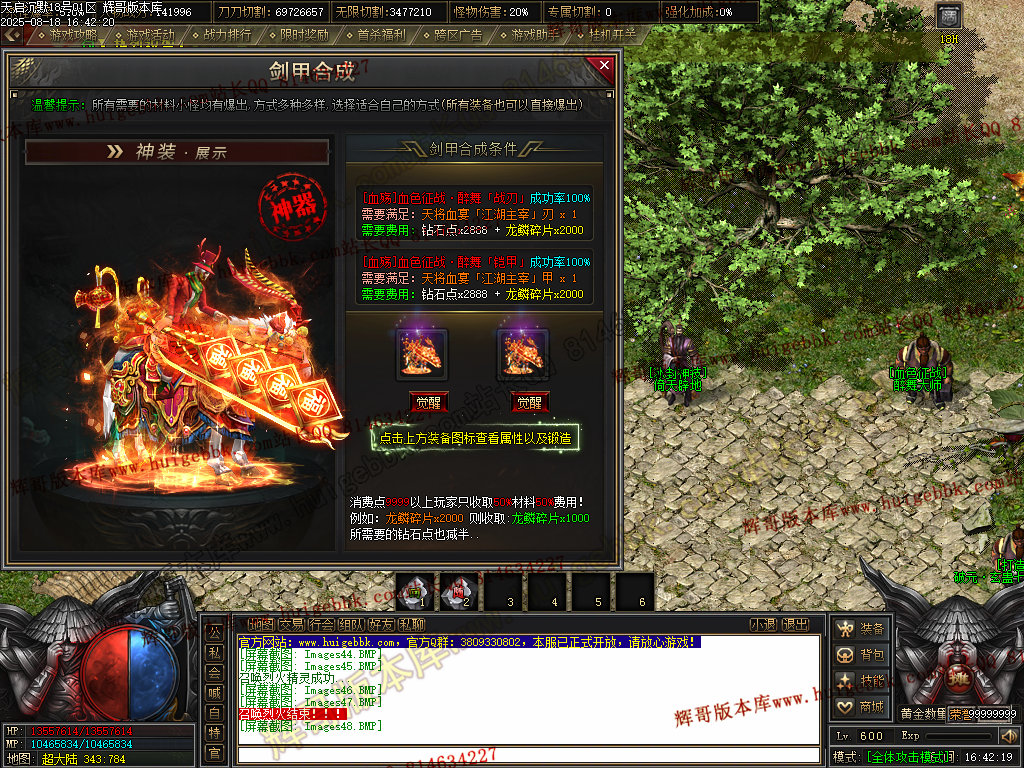This screenshot has height=768, width=1024.
Task: Open the 游戏活动 menu
Action: [150, 34]
